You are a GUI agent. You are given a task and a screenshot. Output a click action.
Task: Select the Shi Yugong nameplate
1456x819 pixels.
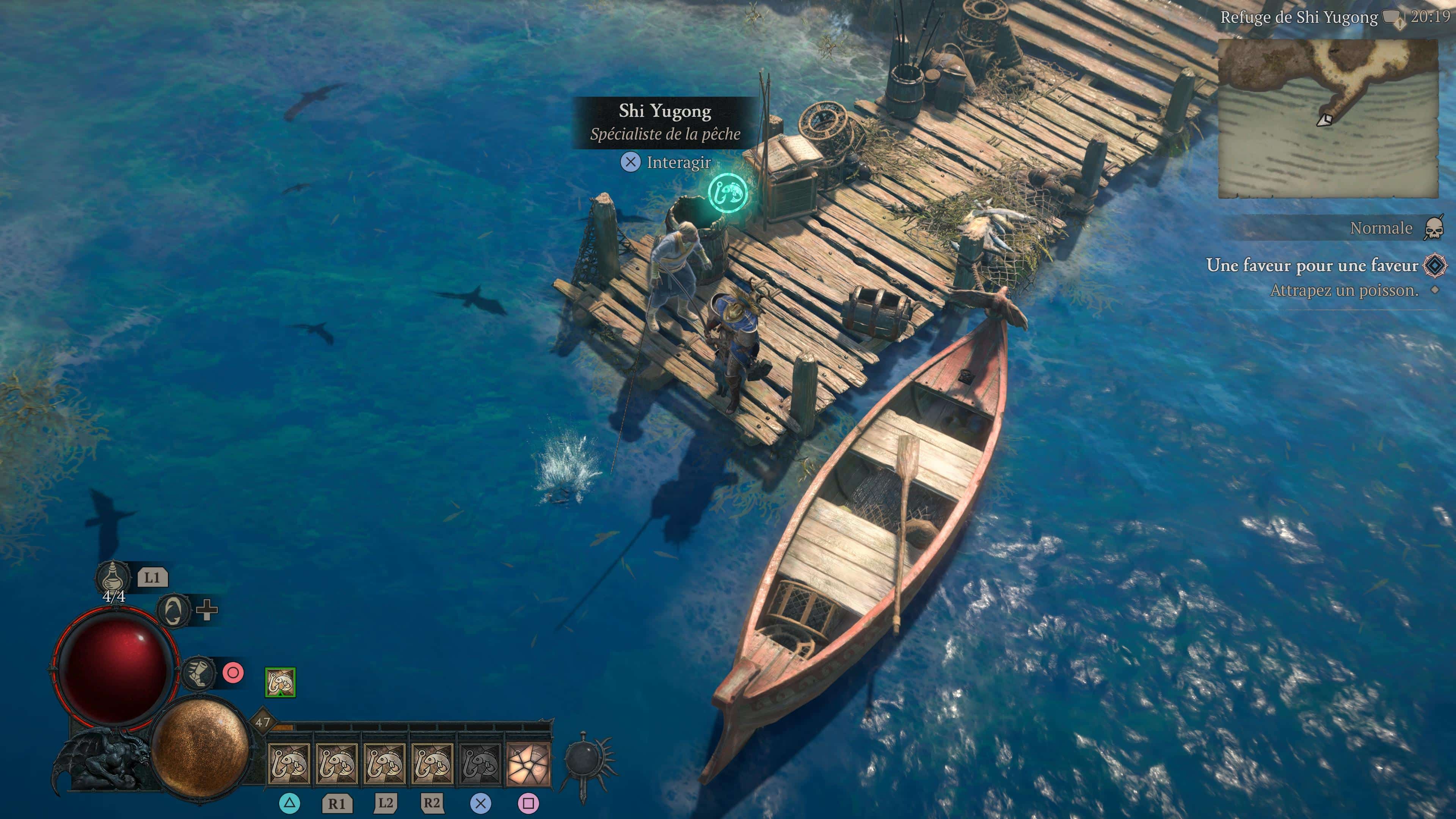point(665,122)
